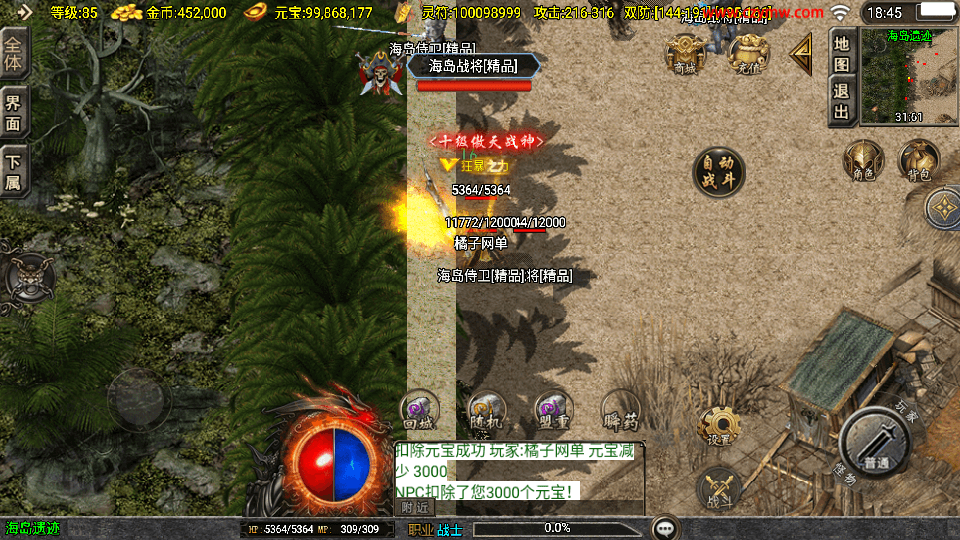Open the chat speech bubble button
The width and height of the screenshot is (960, 540).
coord(666,528)
